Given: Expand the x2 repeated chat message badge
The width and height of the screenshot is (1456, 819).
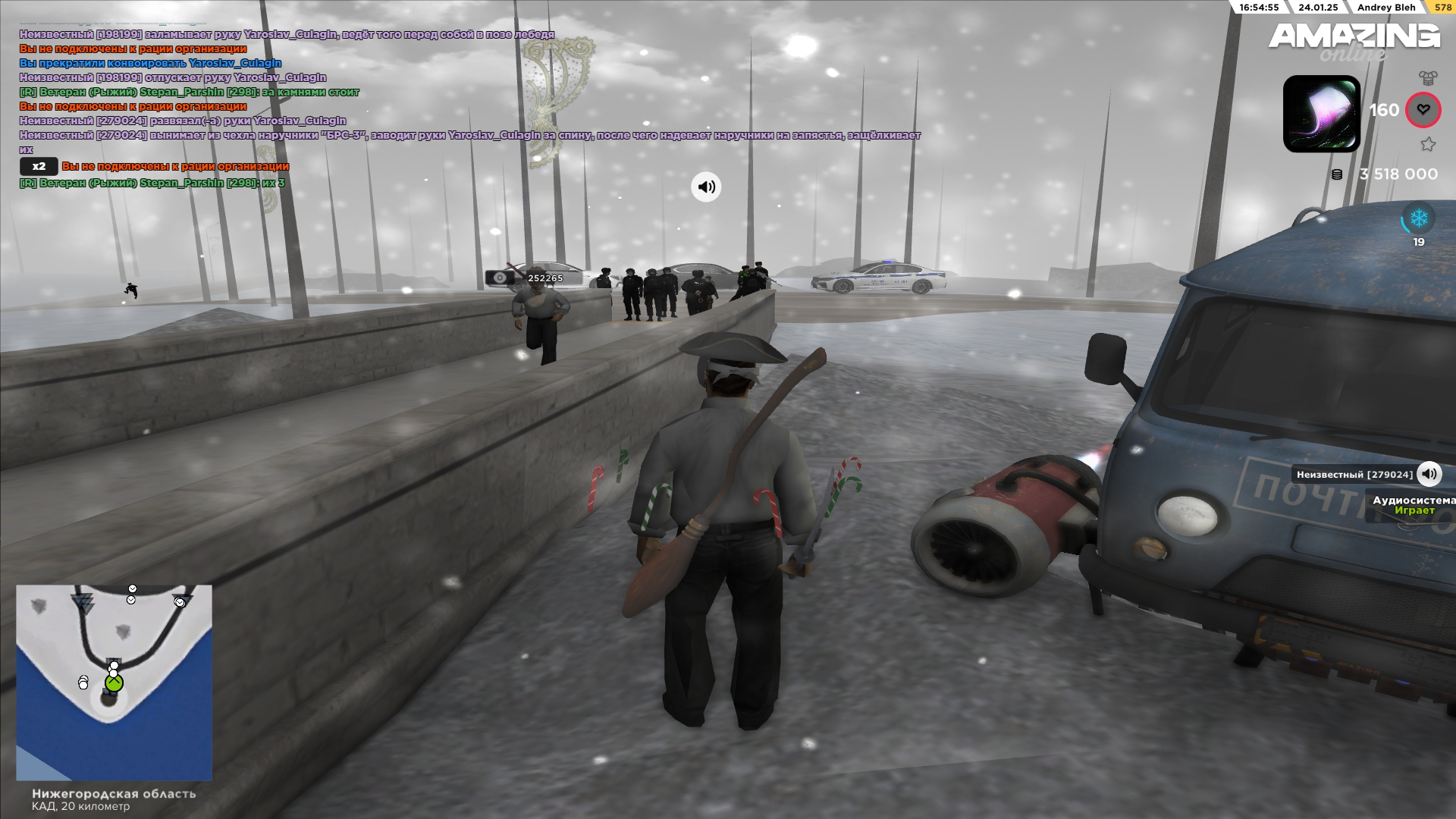Looking at the screenshot, I should tap(39, 166).
